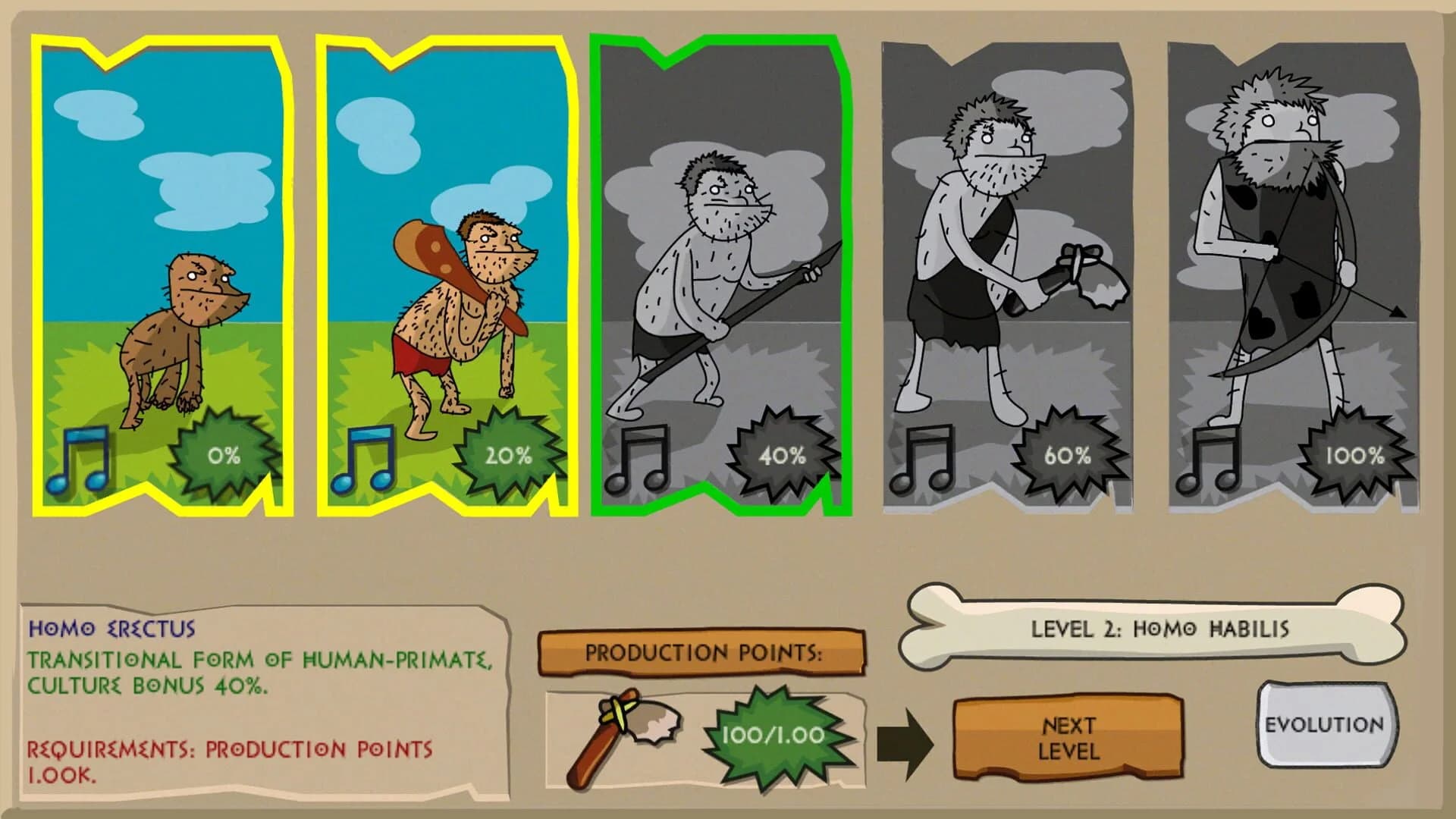Click the music note icon on the ape card
The height and width of the screenshot is (819, 1456).
pos(80,459)
